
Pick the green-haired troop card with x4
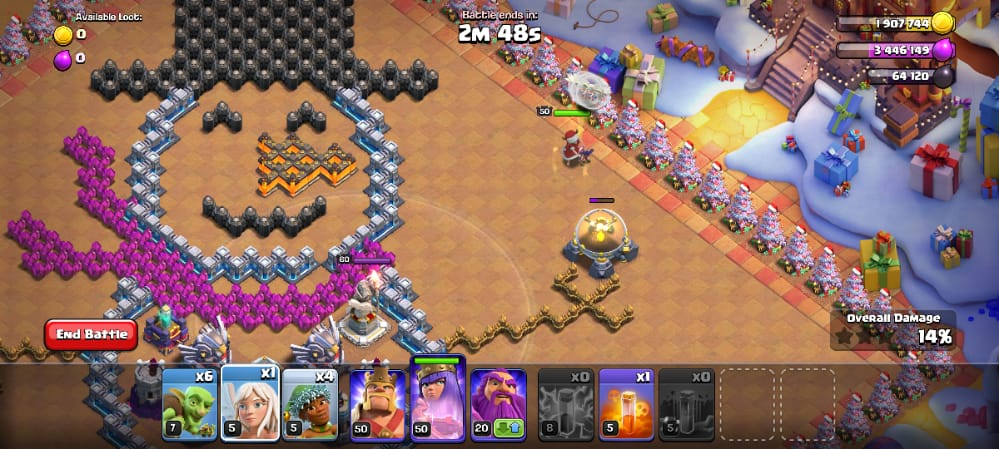(309, 404)
